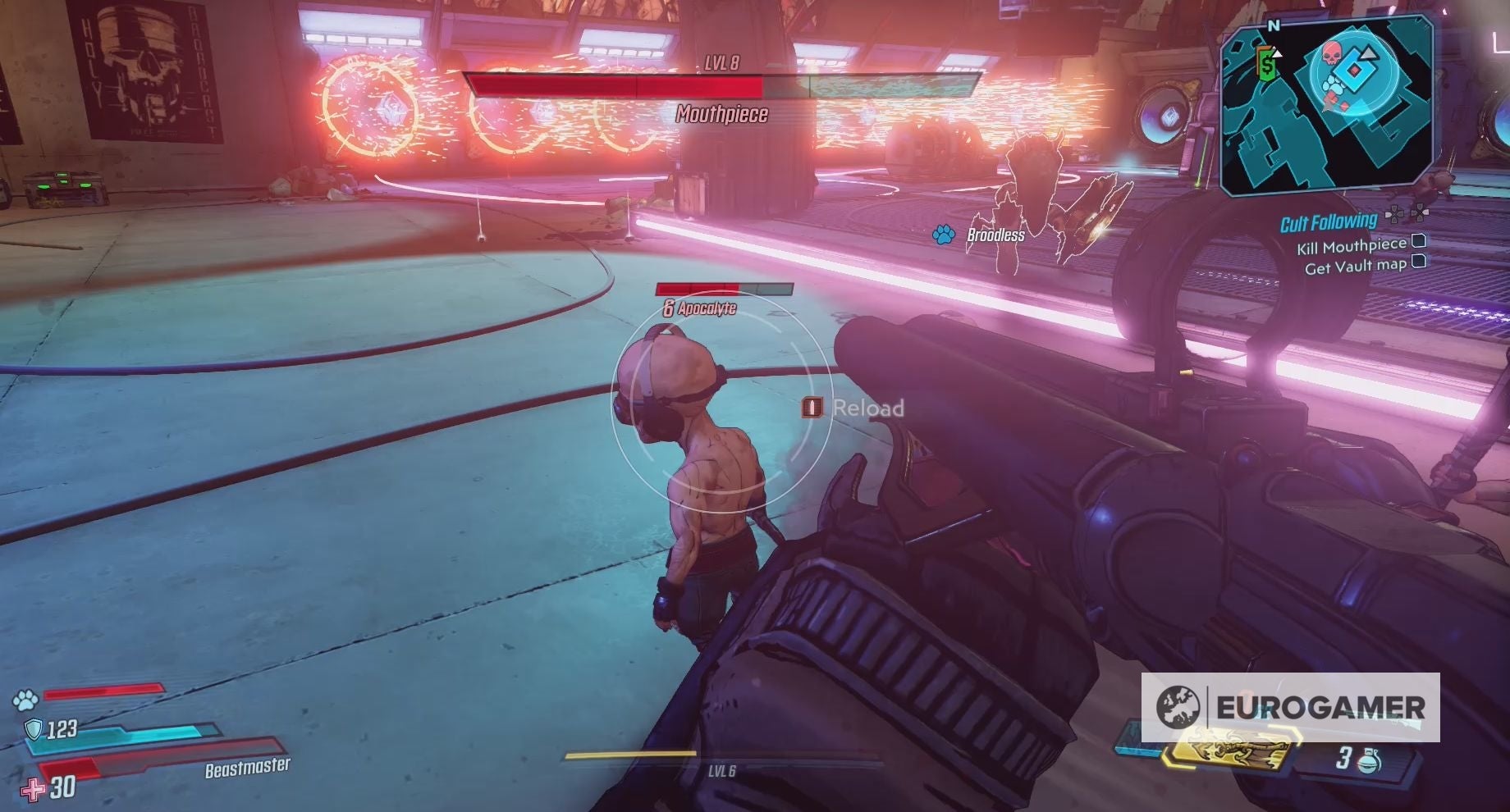Click the skull icon next to Apocalyte

pos(670,309)
